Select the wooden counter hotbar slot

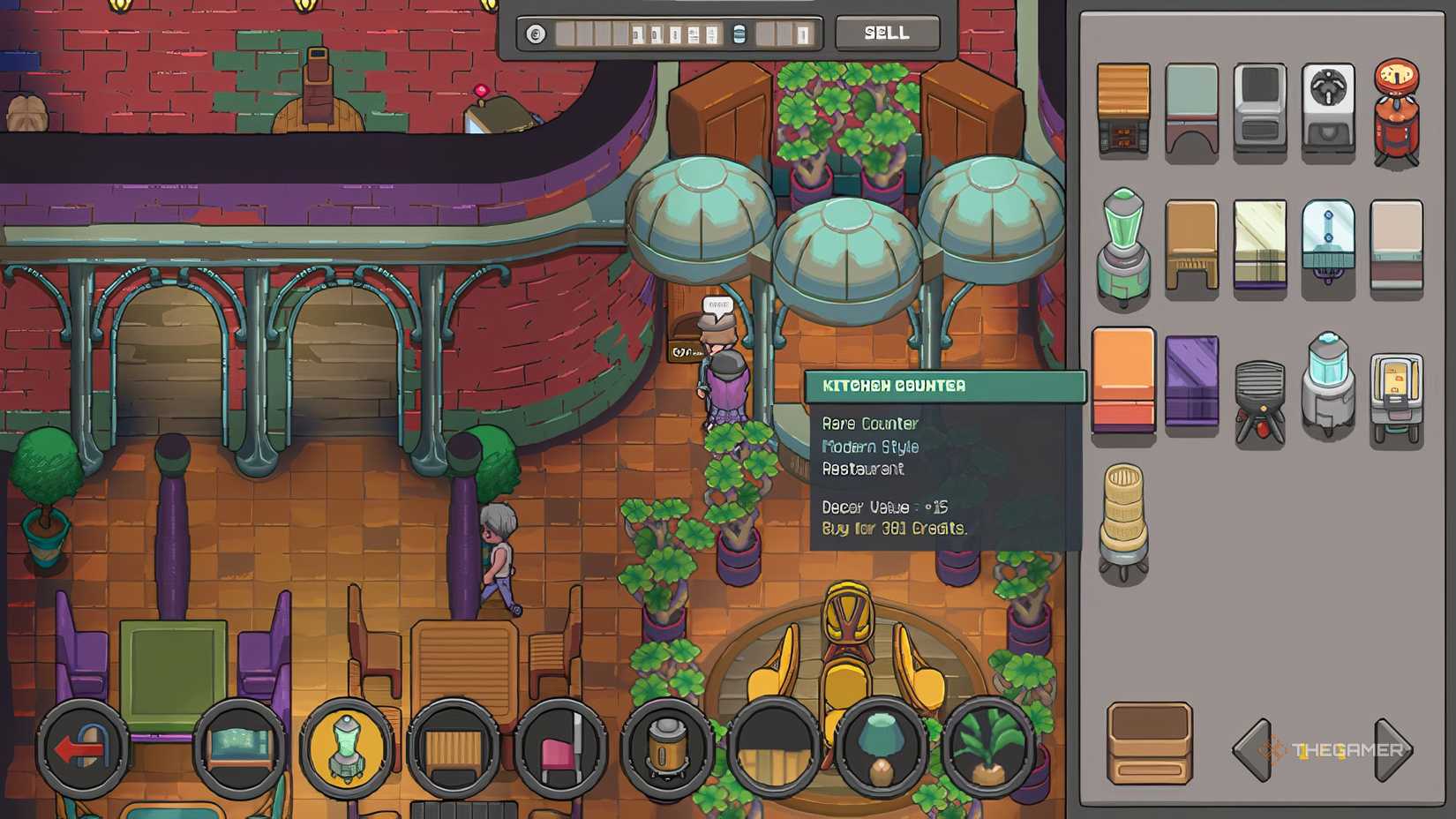454,750
